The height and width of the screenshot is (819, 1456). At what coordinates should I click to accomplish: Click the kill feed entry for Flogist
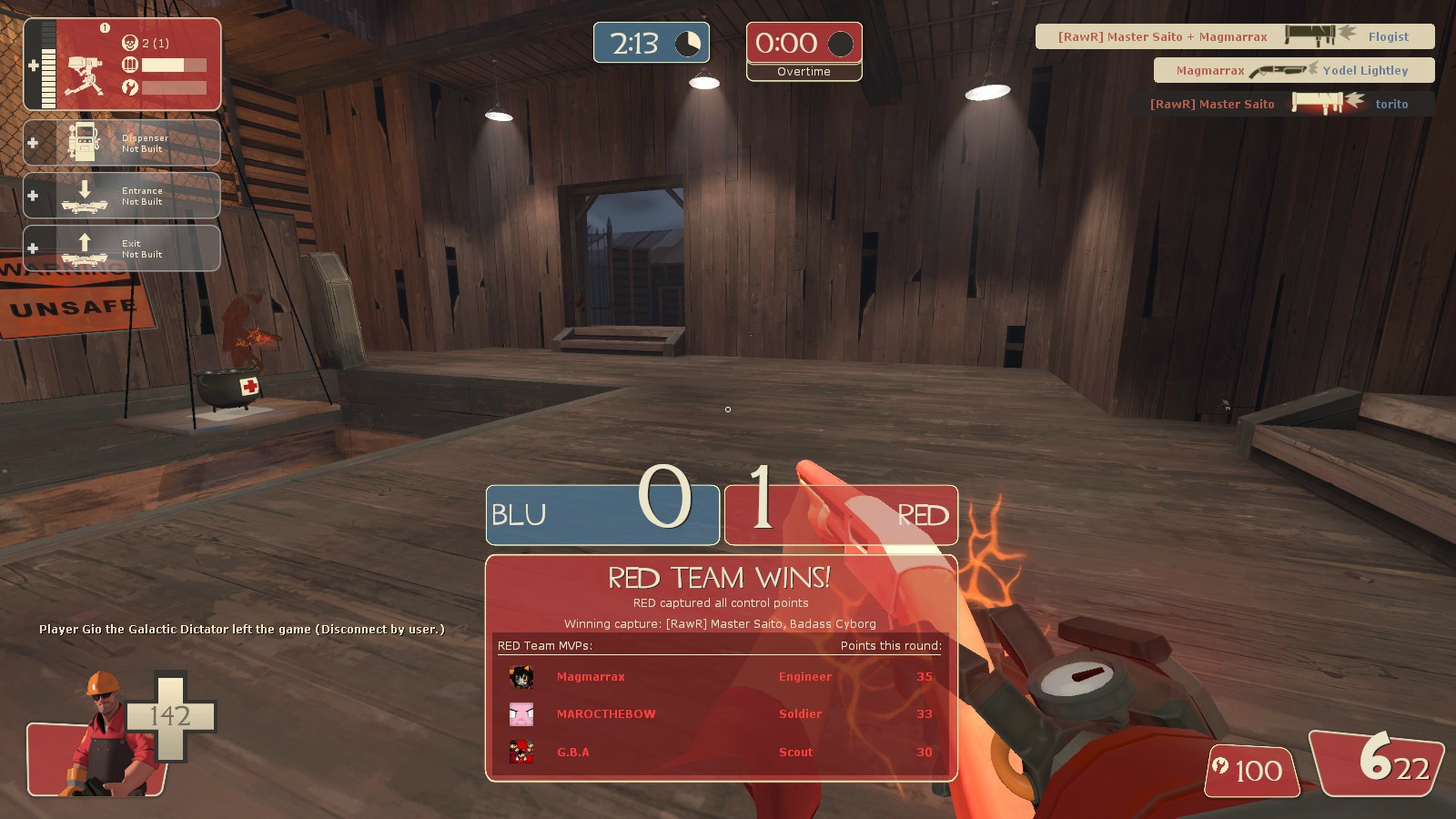pyautogui.click(x=1235, y=36)
